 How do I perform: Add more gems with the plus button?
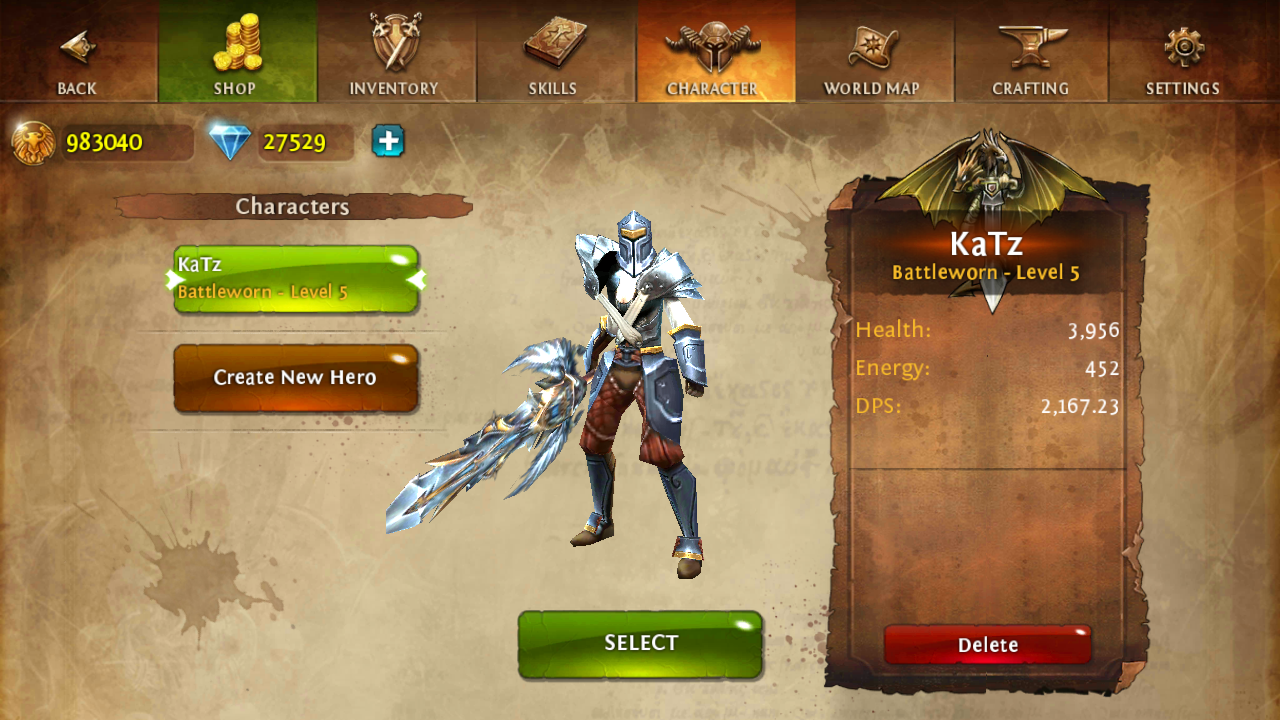coord(388,141)
